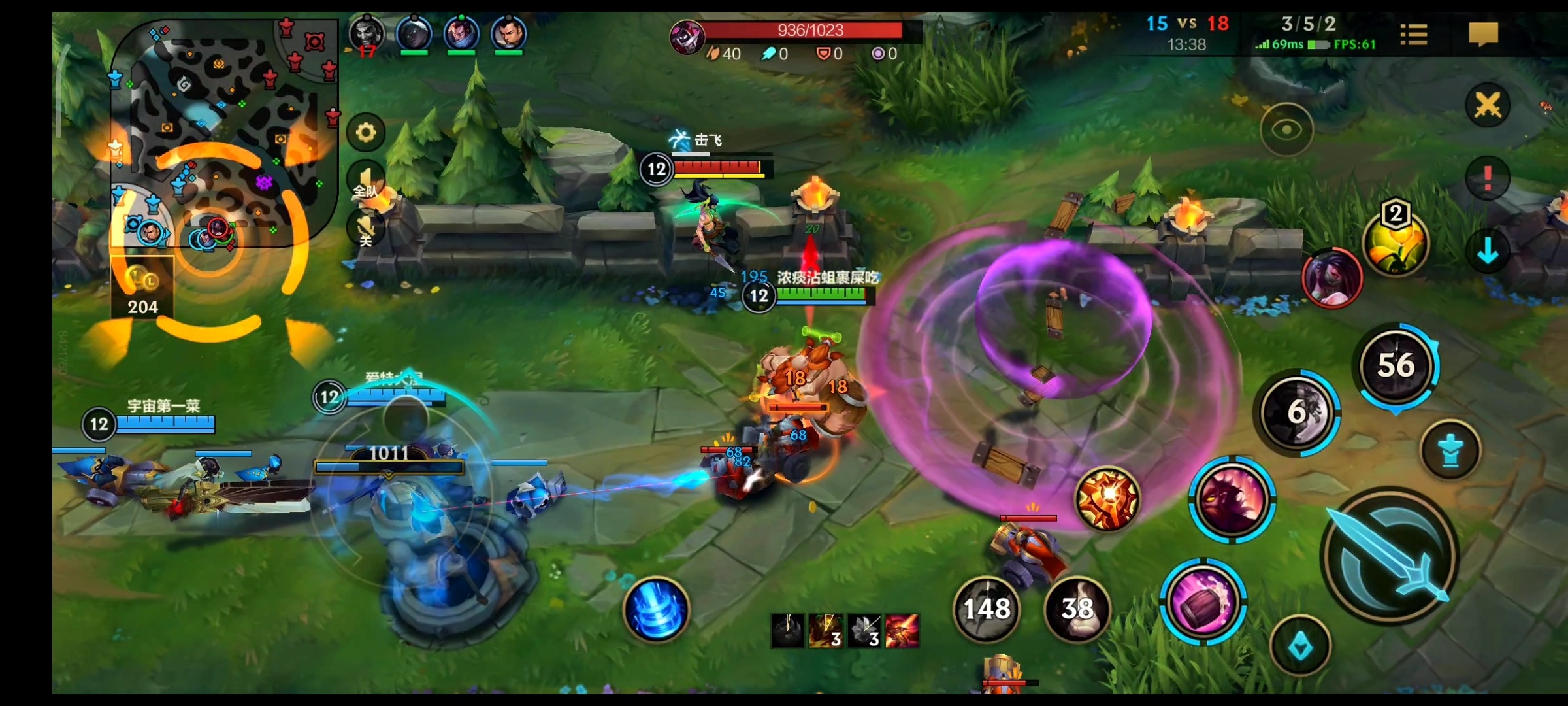
Task: Open the settings gear button
Action: [366, 133]
